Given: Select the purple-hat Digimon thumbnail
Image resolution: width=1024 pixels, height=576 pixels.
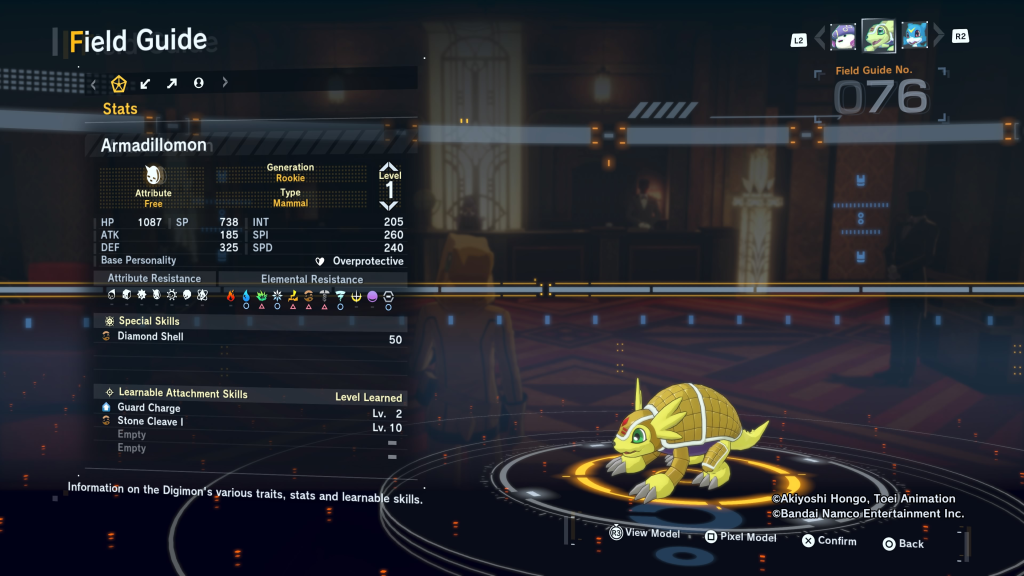Looking at the screenshot, I should (x=843, y=37).
